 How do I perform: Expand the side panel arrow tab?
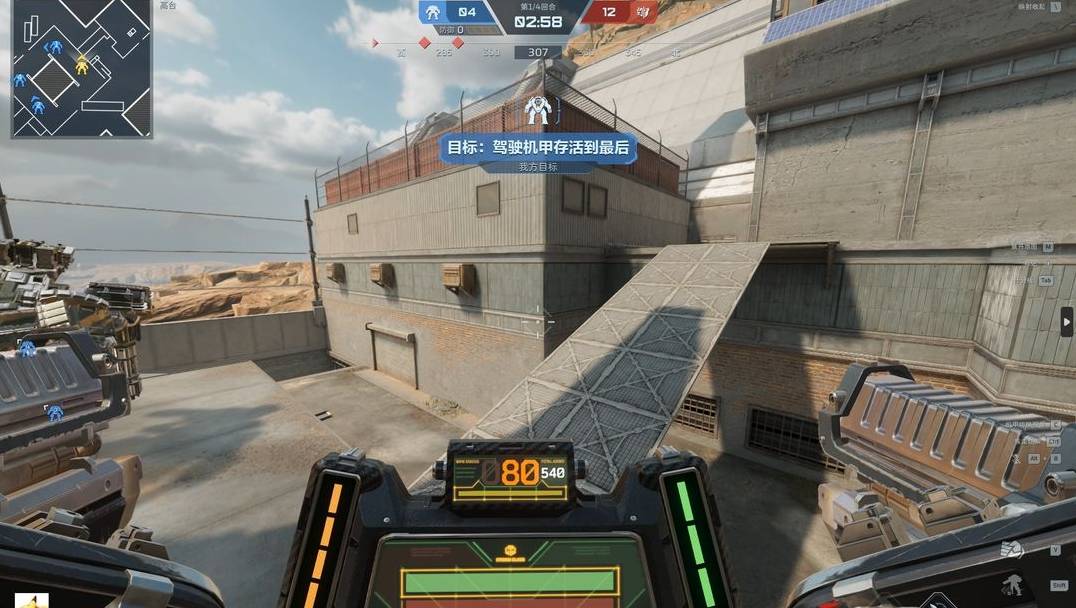(x=1066, y=322)
